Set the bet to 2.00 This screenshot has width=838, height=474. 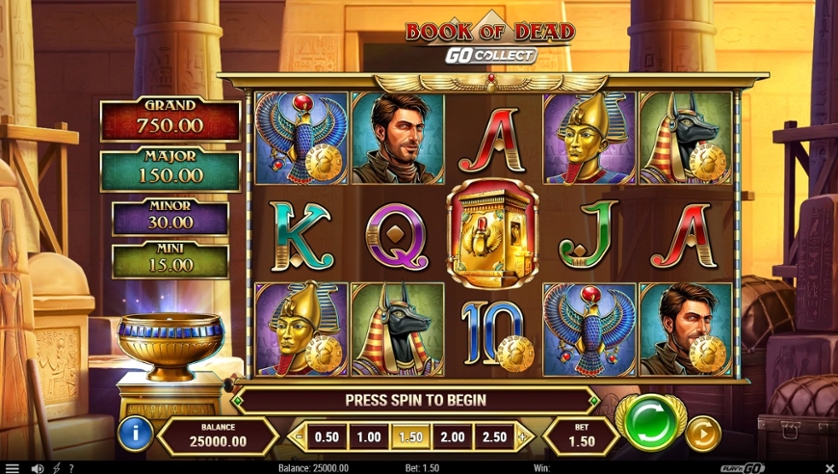pos(454,437)
